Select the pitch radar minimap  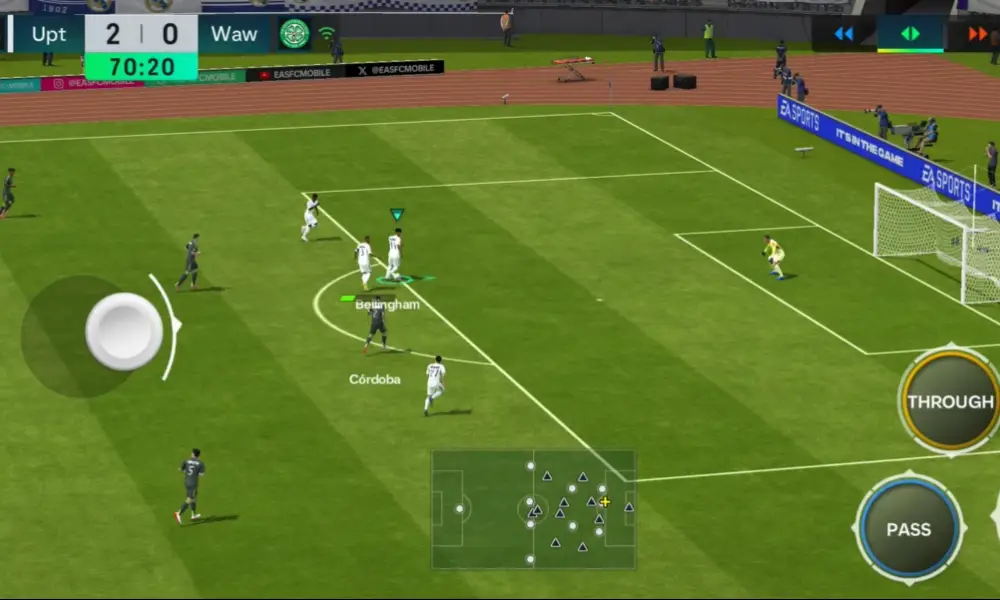pyautogui.click(x=533, y=509)
